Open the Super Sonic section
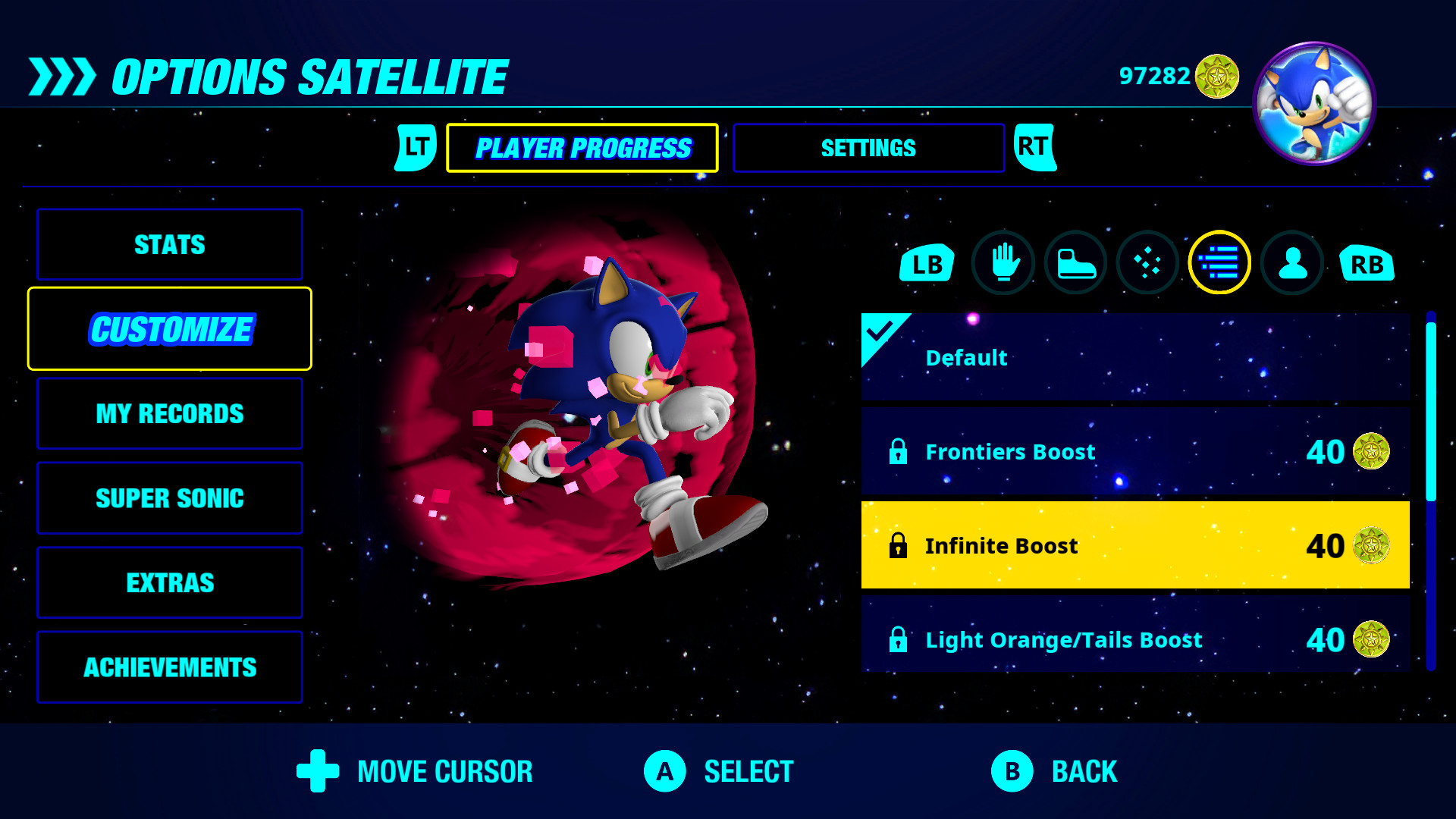 tap(168, 498)
